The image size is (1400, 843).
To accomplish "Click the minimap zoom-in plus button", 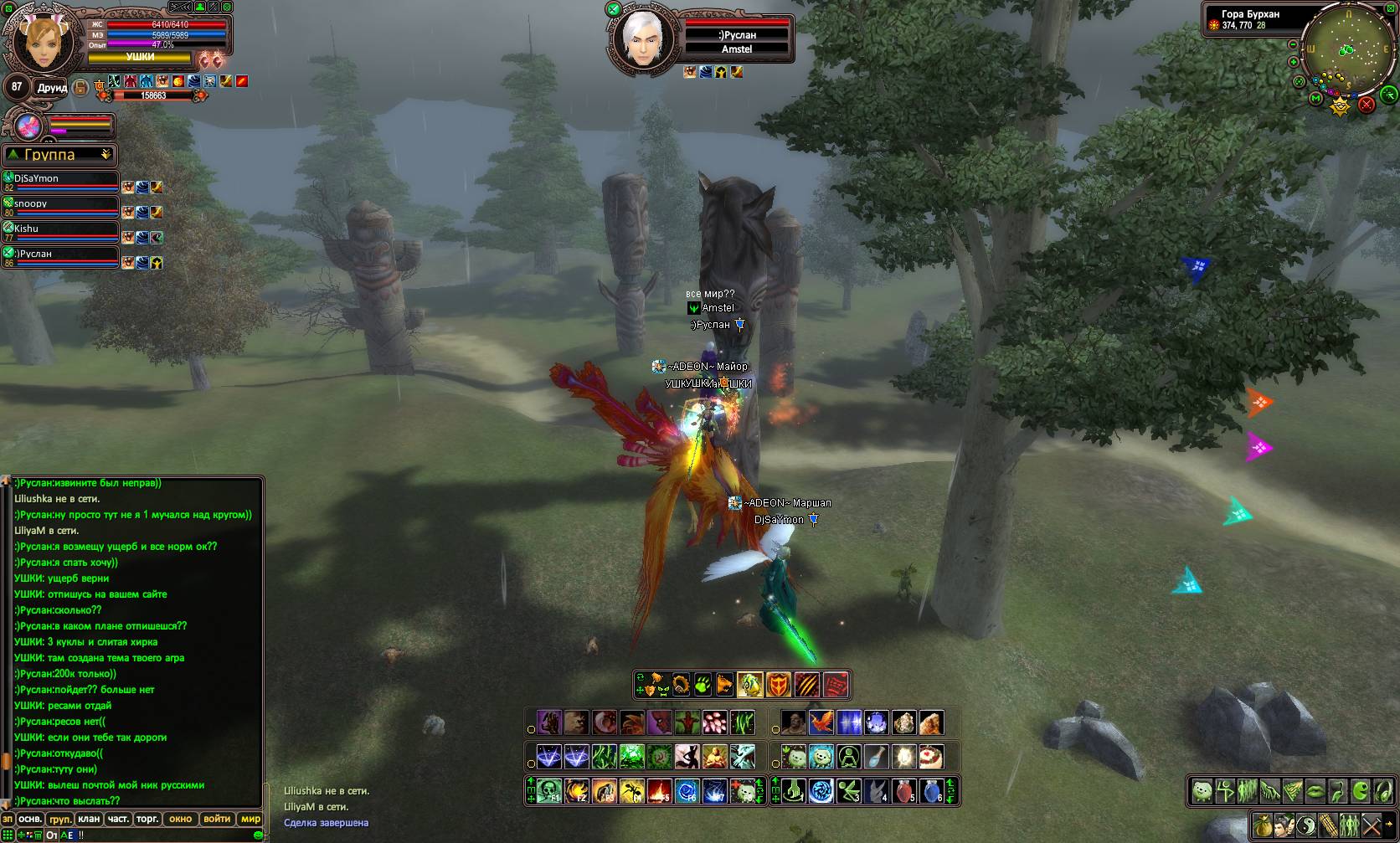I will [x=1294, y=62].
